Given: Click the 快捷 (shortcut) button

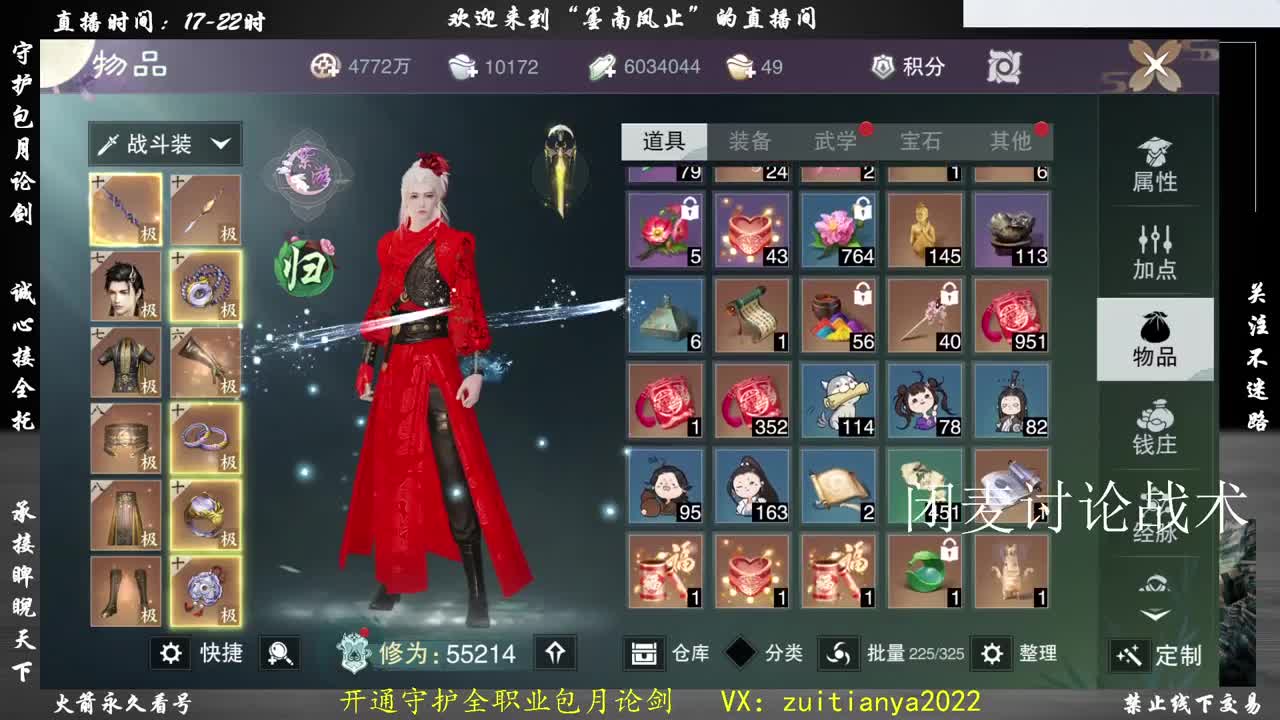Looking at the screenshot, I should click(204, 653).
